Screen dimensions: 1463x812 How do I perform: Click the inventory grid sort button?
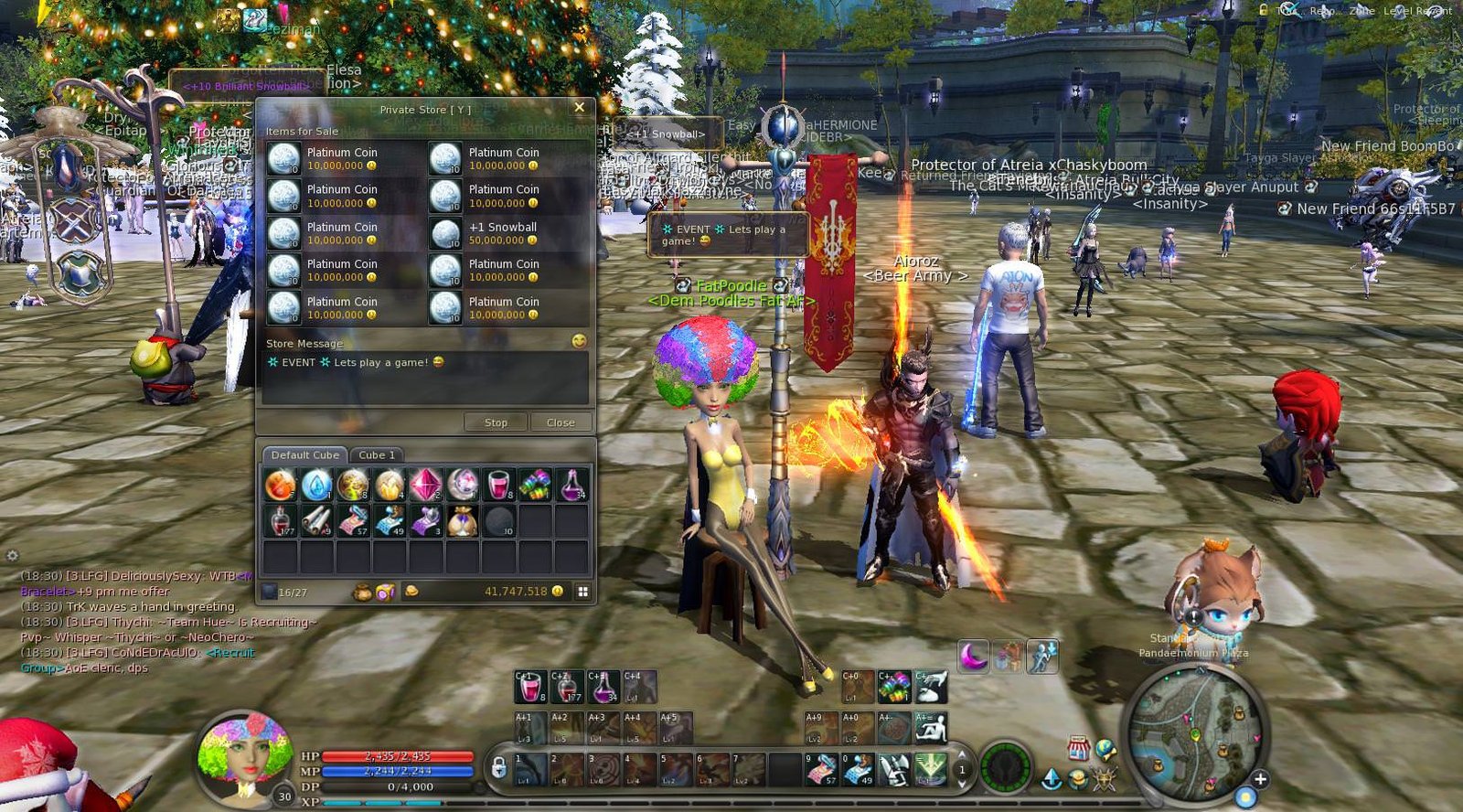pos(582,592)
